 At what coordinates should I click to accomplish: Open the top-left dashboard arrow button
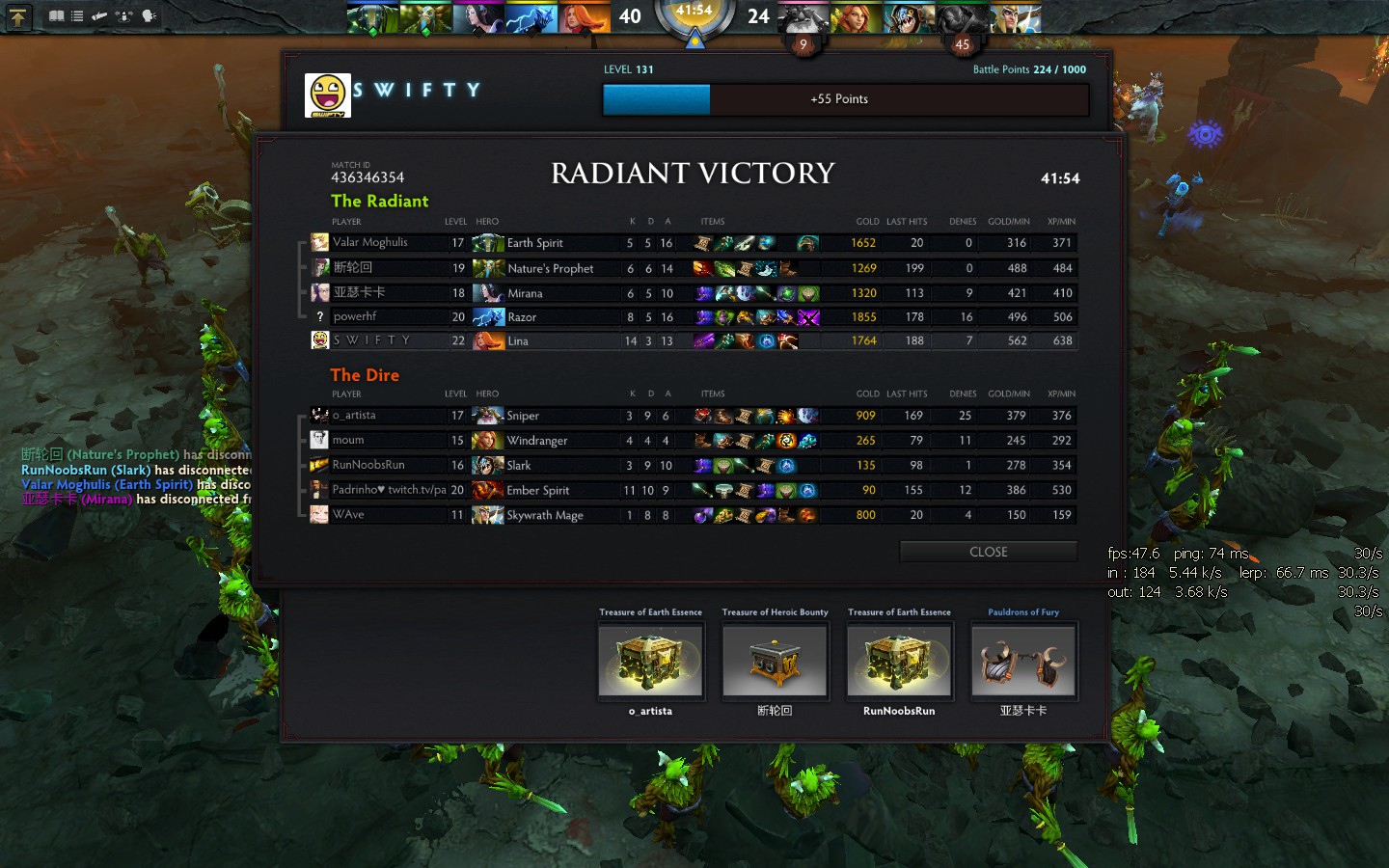[x=18, y=16]
